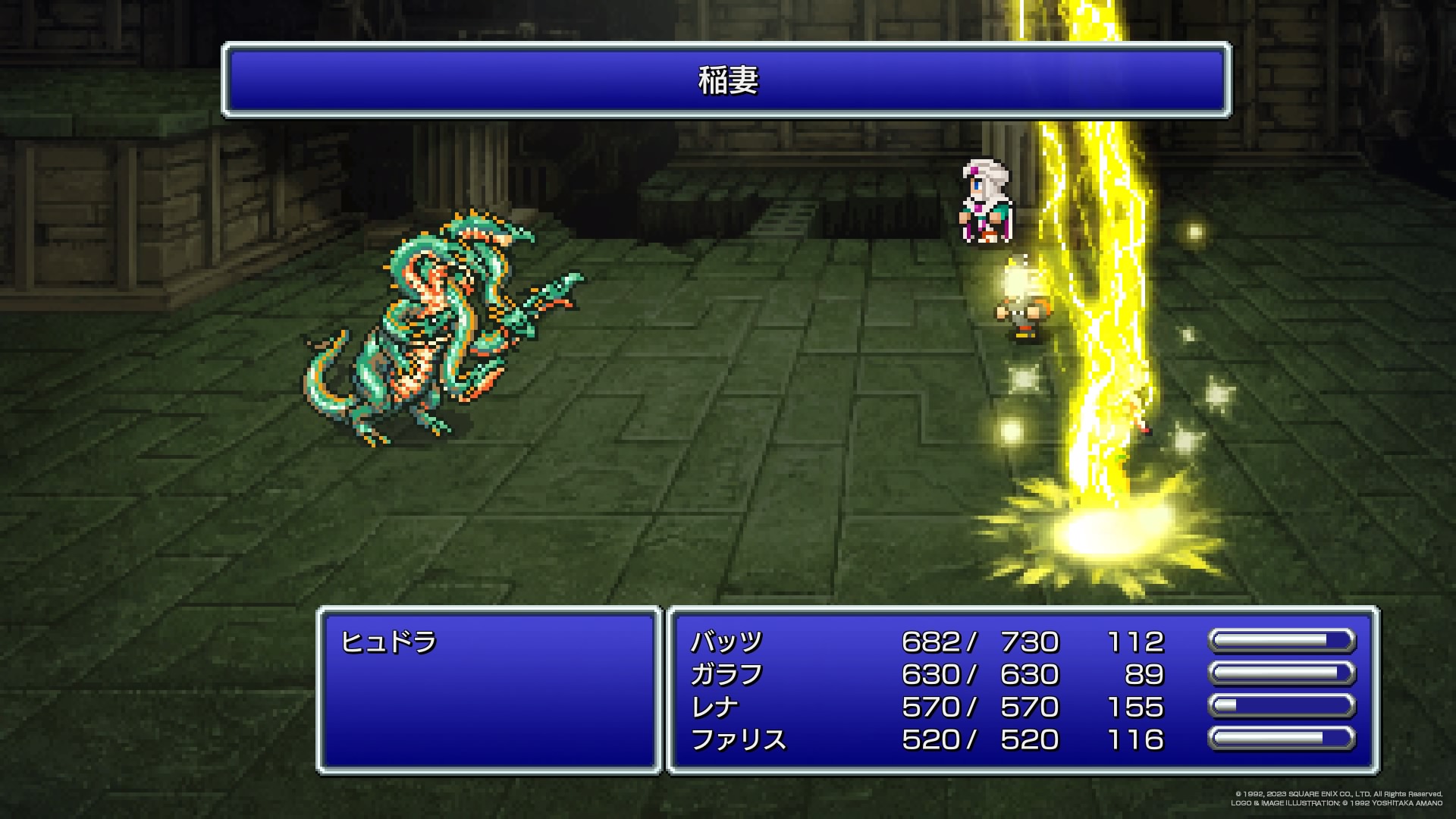Select the ヒュドラ enemy name entry
This screenshot has width=1456, height=819.
389,642
